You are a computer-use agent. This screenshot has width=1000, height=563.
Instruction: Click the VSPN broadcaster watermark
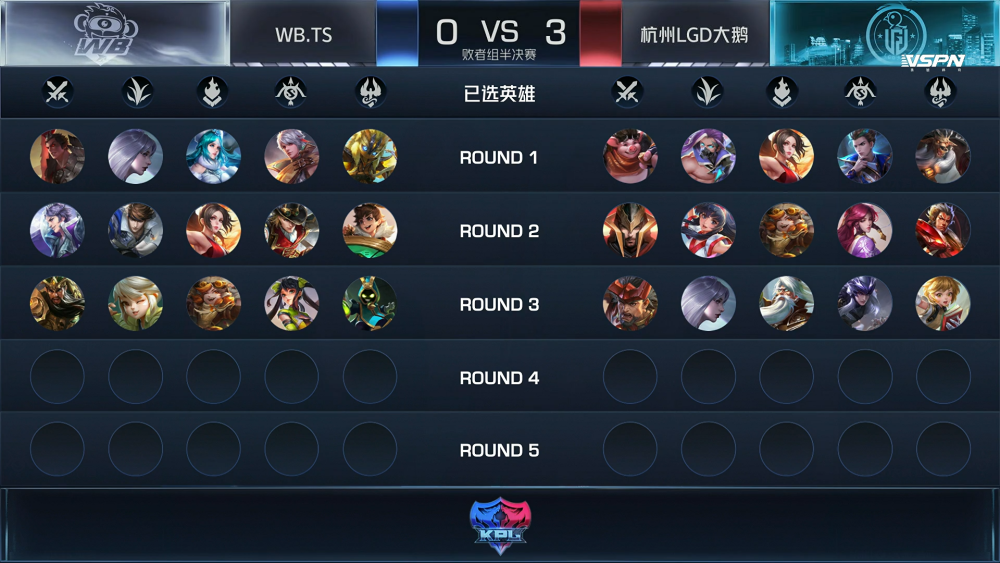(x=932, y=62)
